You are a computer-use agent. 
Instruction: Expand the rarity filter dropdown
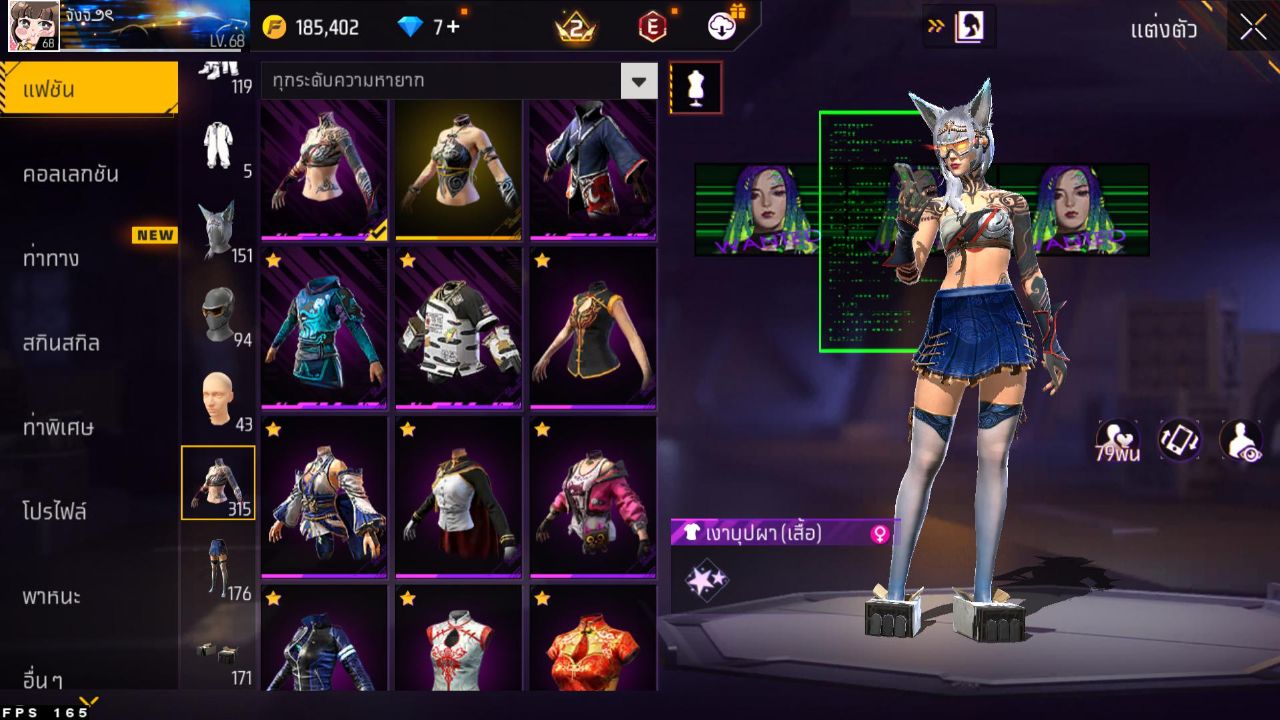click(639, 81)
